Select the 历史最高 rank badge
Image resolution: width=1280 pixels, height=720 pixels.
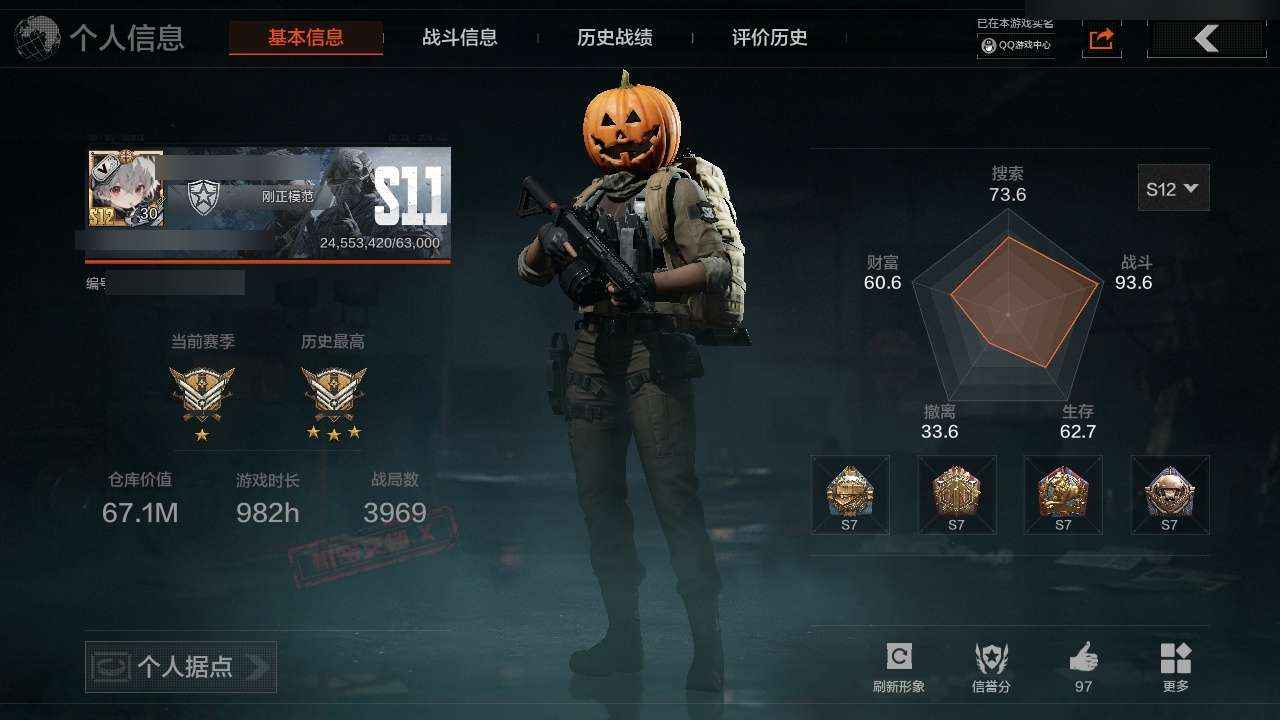(334, 394)
